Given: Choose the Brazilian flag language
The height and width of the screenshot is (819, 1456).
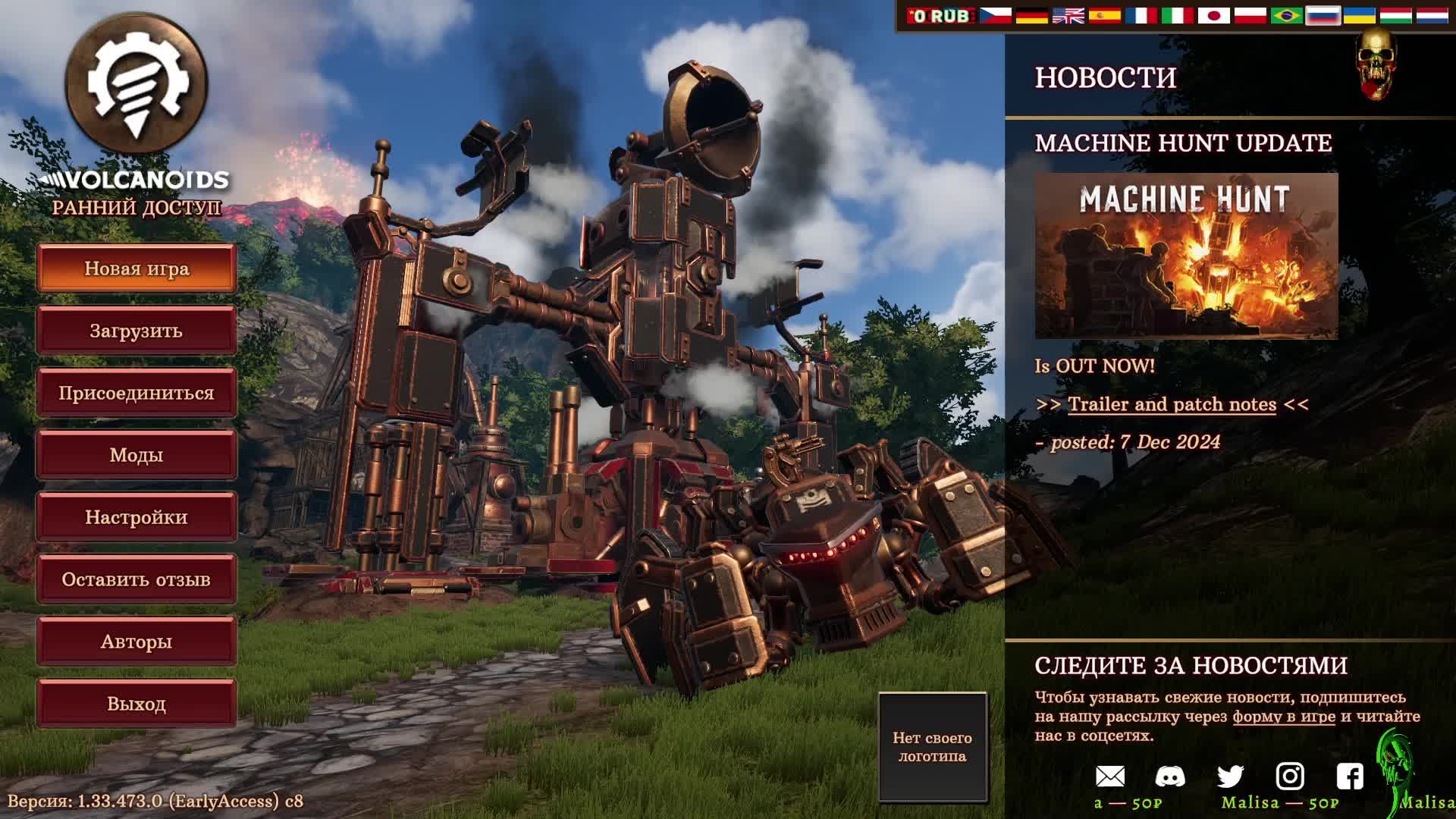Looking at the screenshot, I should click(x=1286, y=16).
